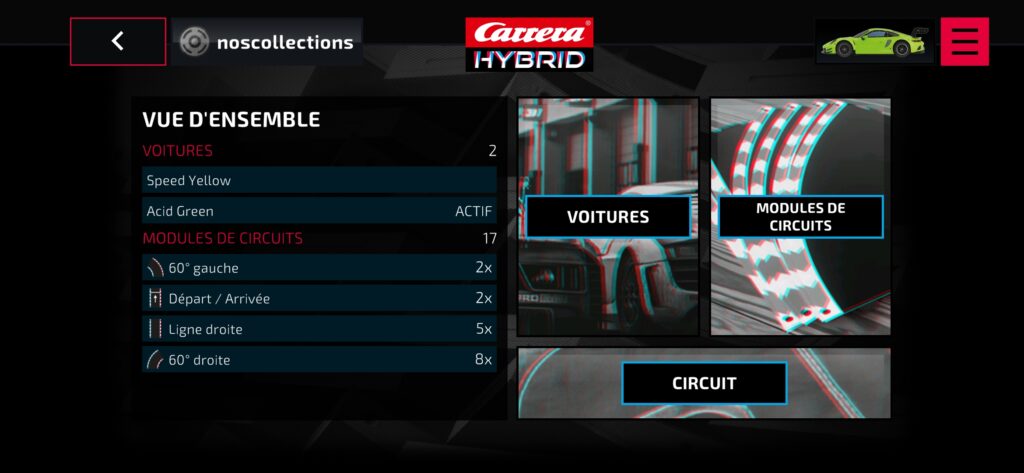The image size is (1024, 473).
Task: Select the Acid Green car row
Action: coord(319,211)
